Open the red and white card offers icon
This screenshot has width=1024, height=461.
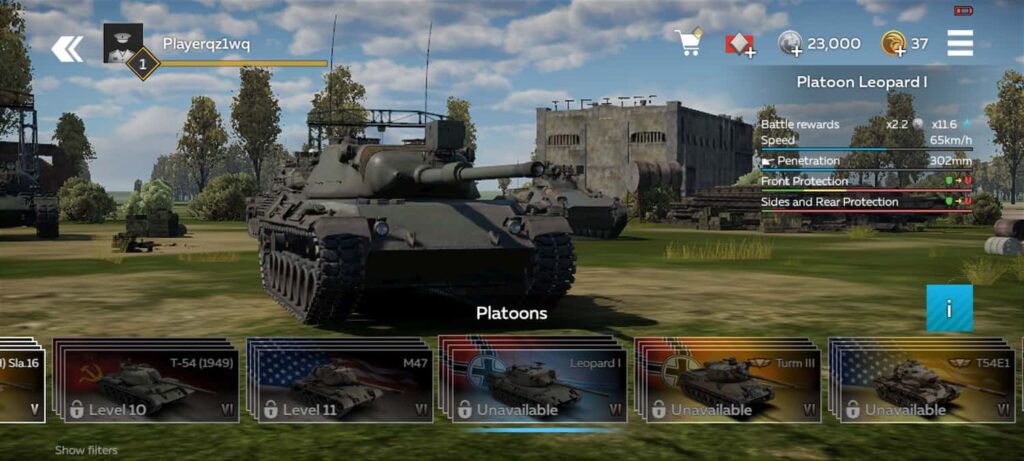point(740,44)
